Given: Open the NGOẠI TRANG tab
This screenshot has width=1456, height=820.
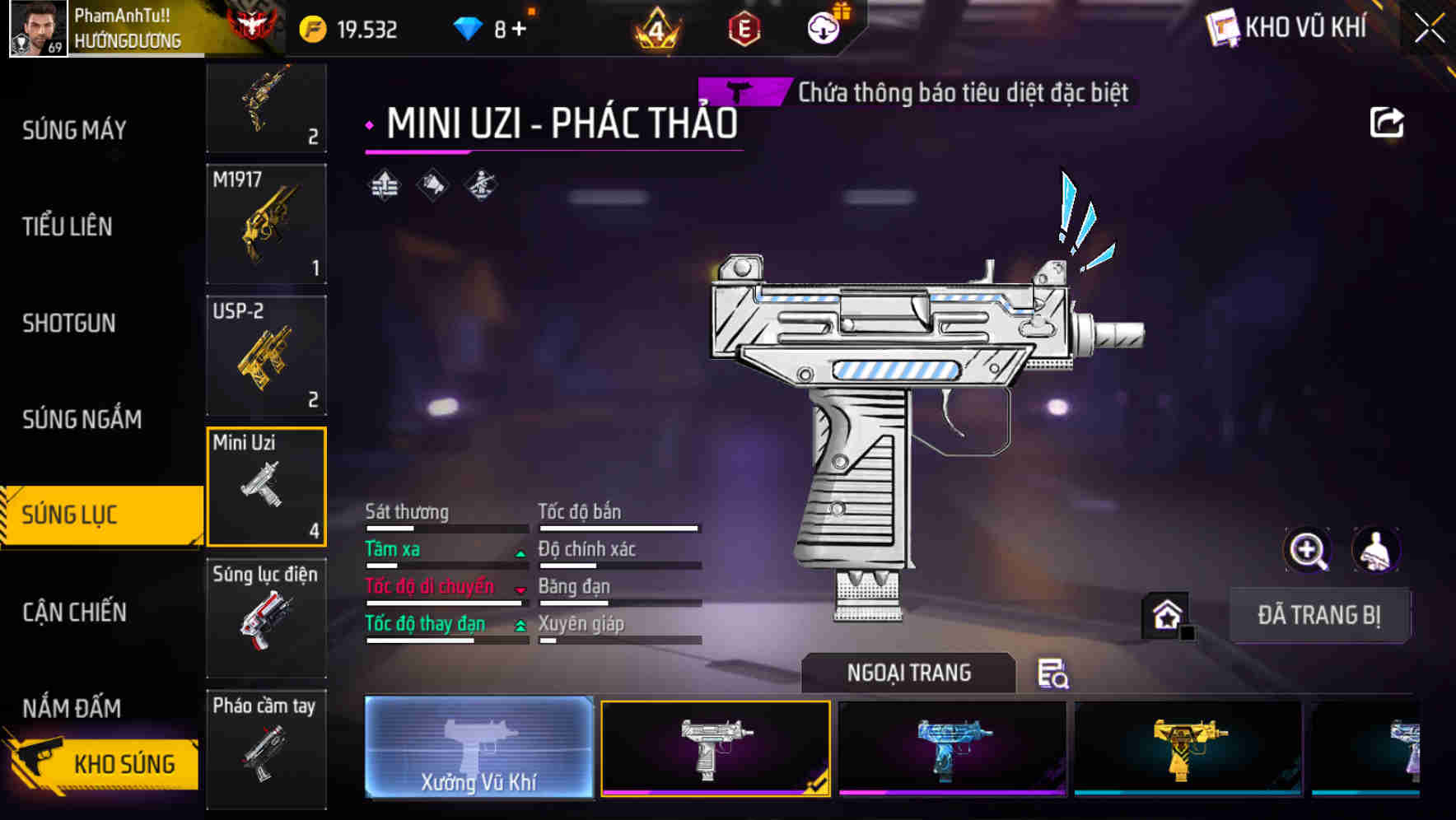Looking at the screenshot, I should tap(908, 672).
